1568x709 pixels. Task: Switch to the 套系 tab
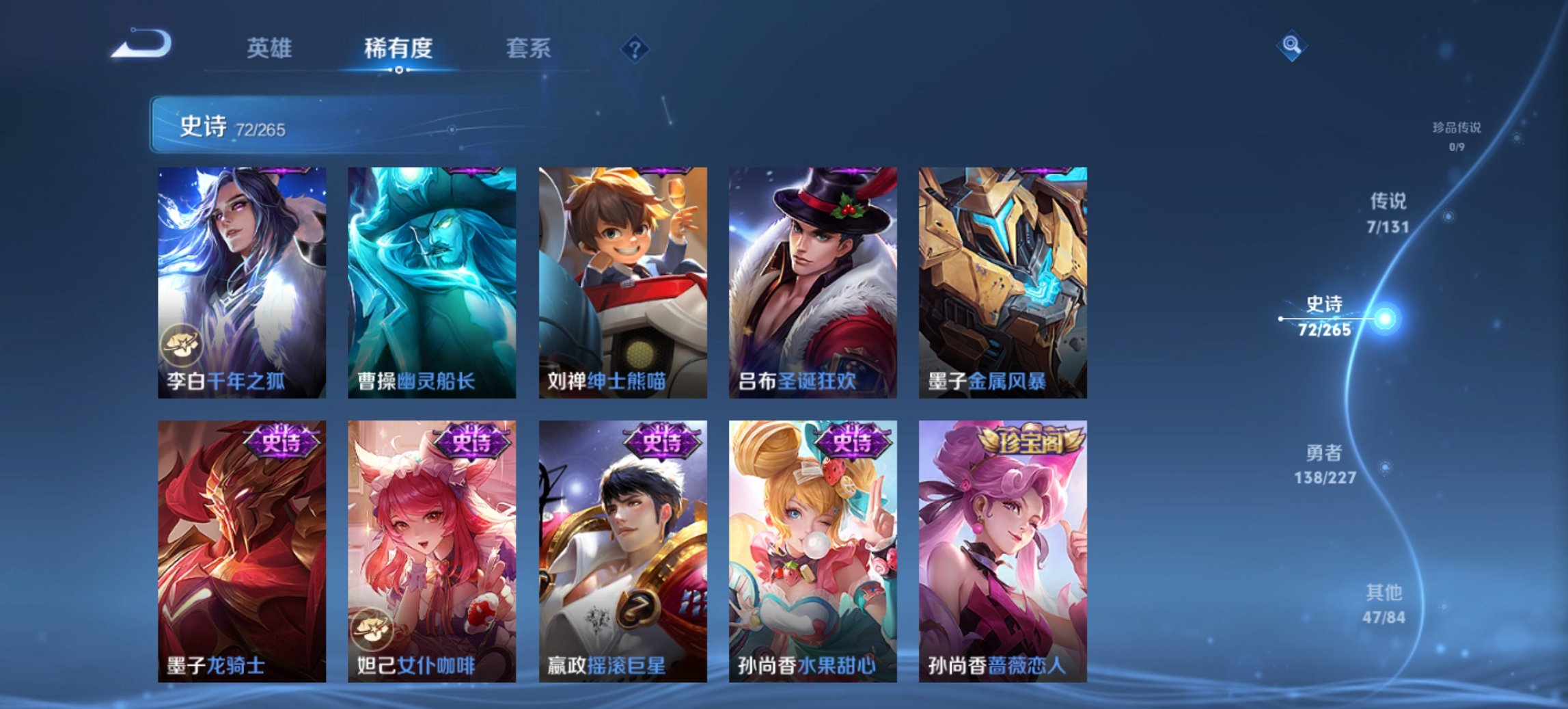point(527,48)
